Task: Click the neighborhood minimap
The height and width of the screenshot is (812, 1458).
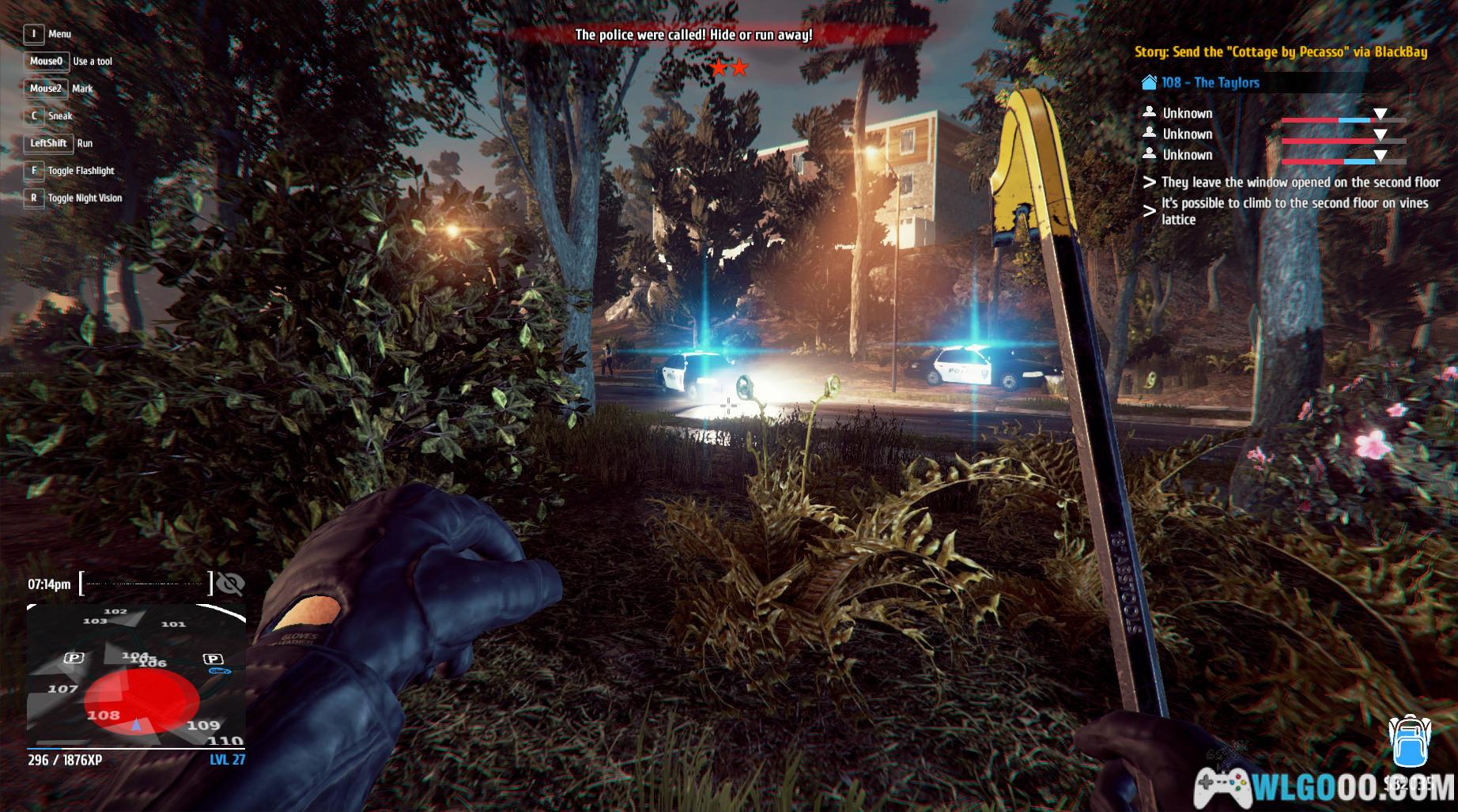Action: point(136,676)
